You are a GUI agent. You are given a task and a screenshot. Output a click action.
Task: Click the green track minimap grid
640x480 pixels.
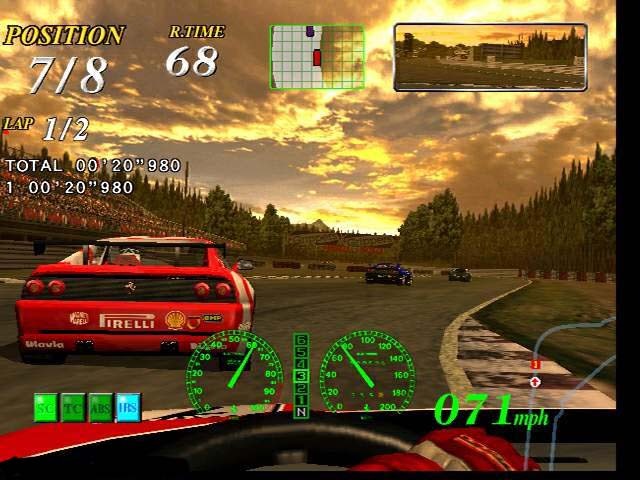(x=316, y=57)
